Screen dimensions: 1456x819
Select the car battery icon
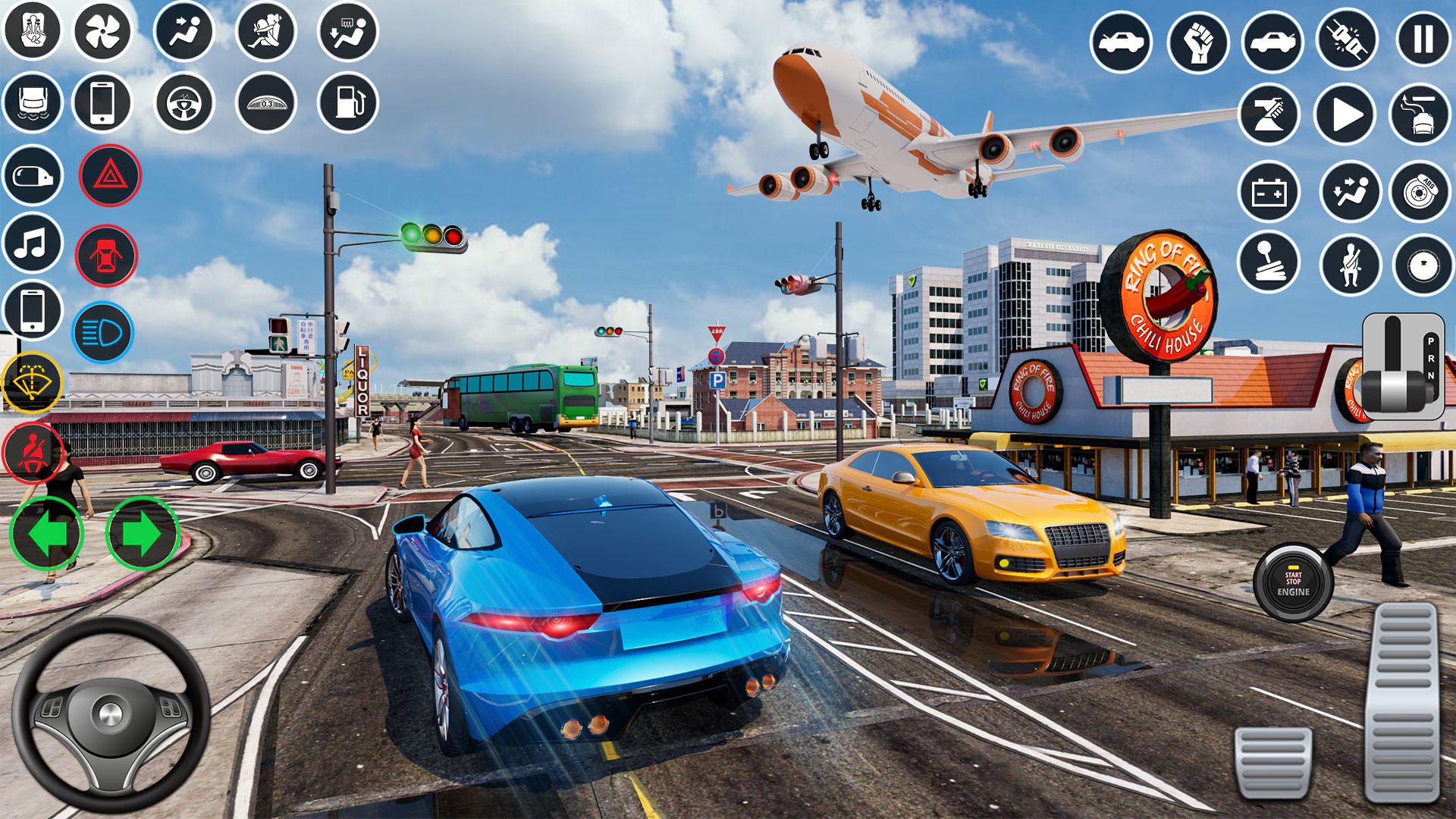click(1269, 193)
